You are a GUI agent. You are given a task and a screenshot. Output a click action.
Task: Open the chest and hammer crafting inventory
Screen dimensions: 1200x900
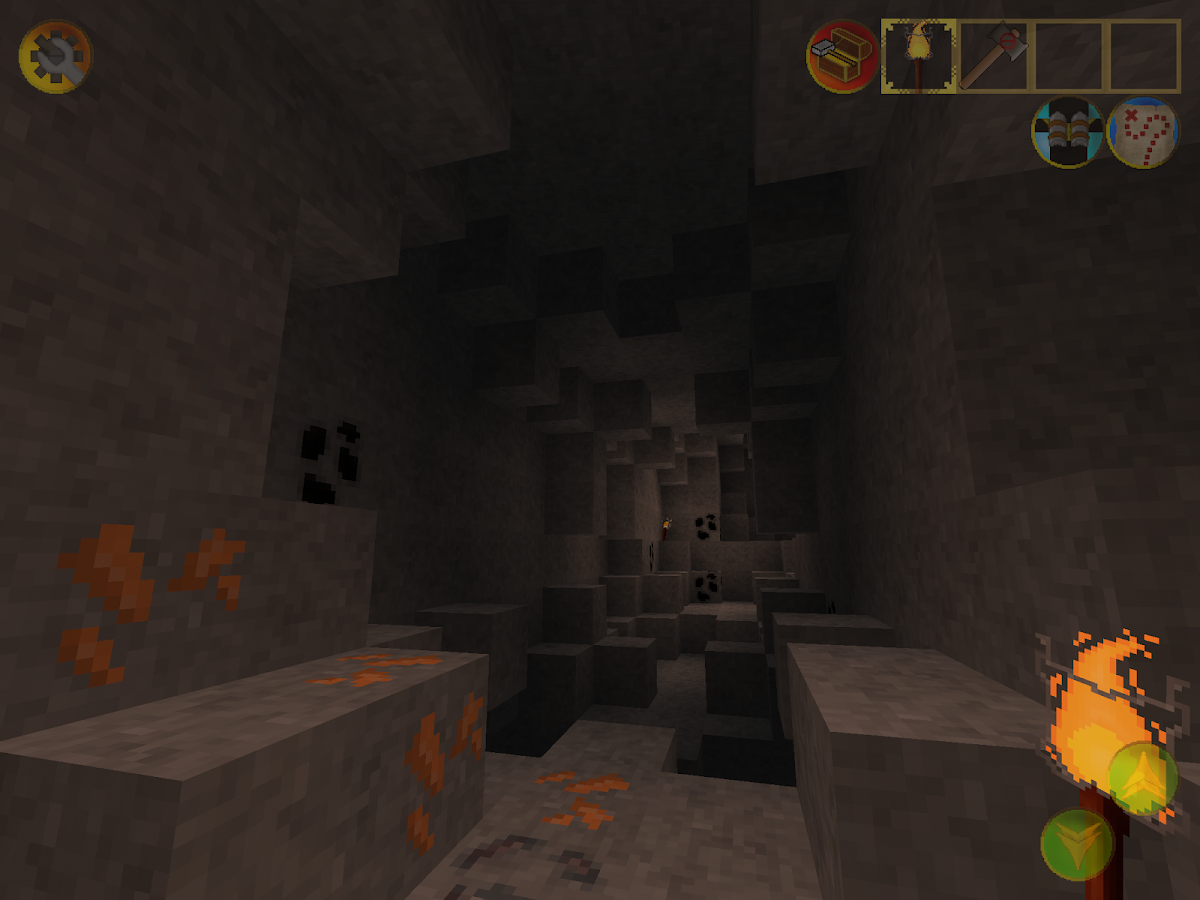click(842, 57)
